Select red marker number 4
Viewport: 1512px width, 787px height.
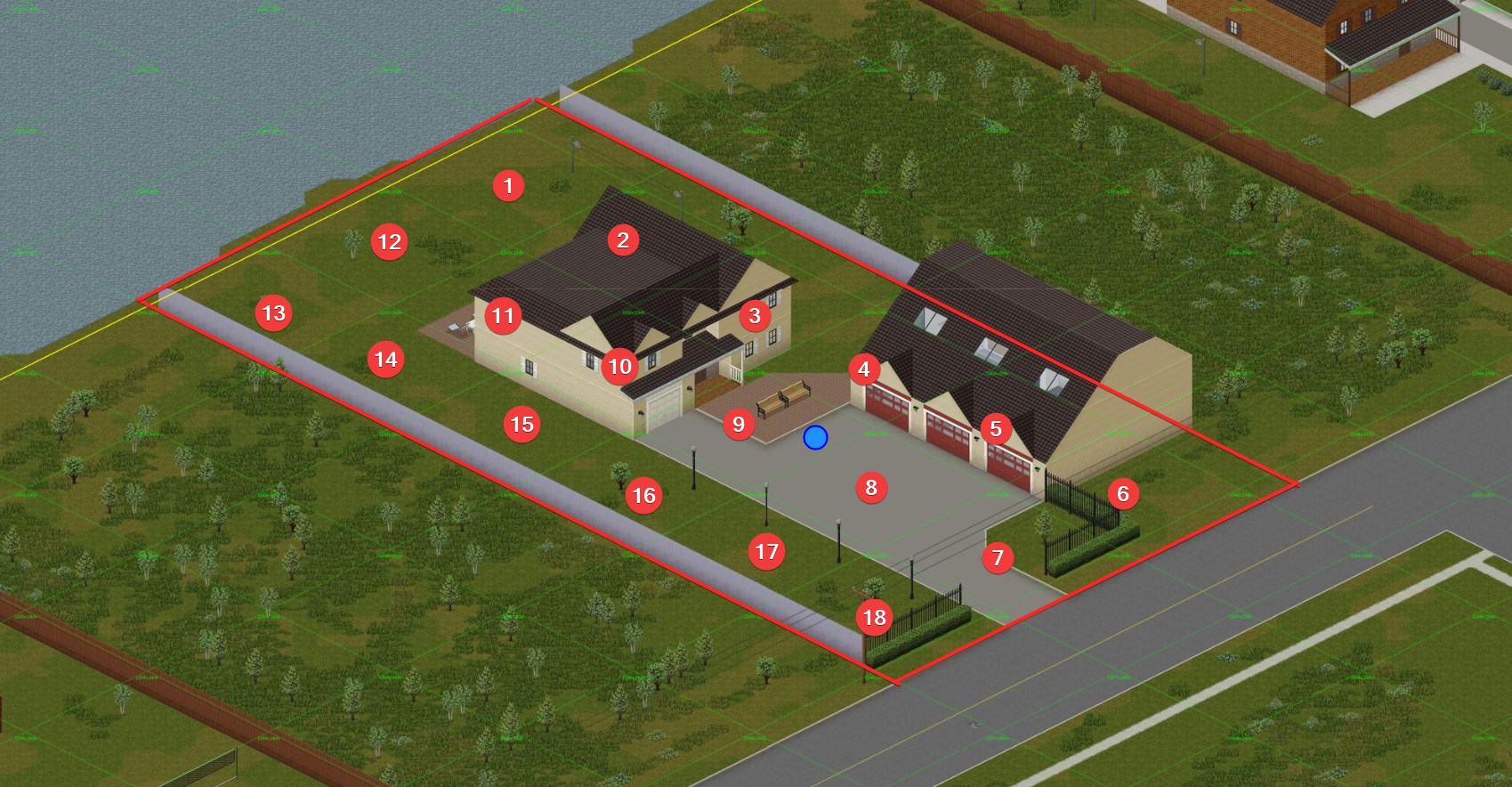863,369
